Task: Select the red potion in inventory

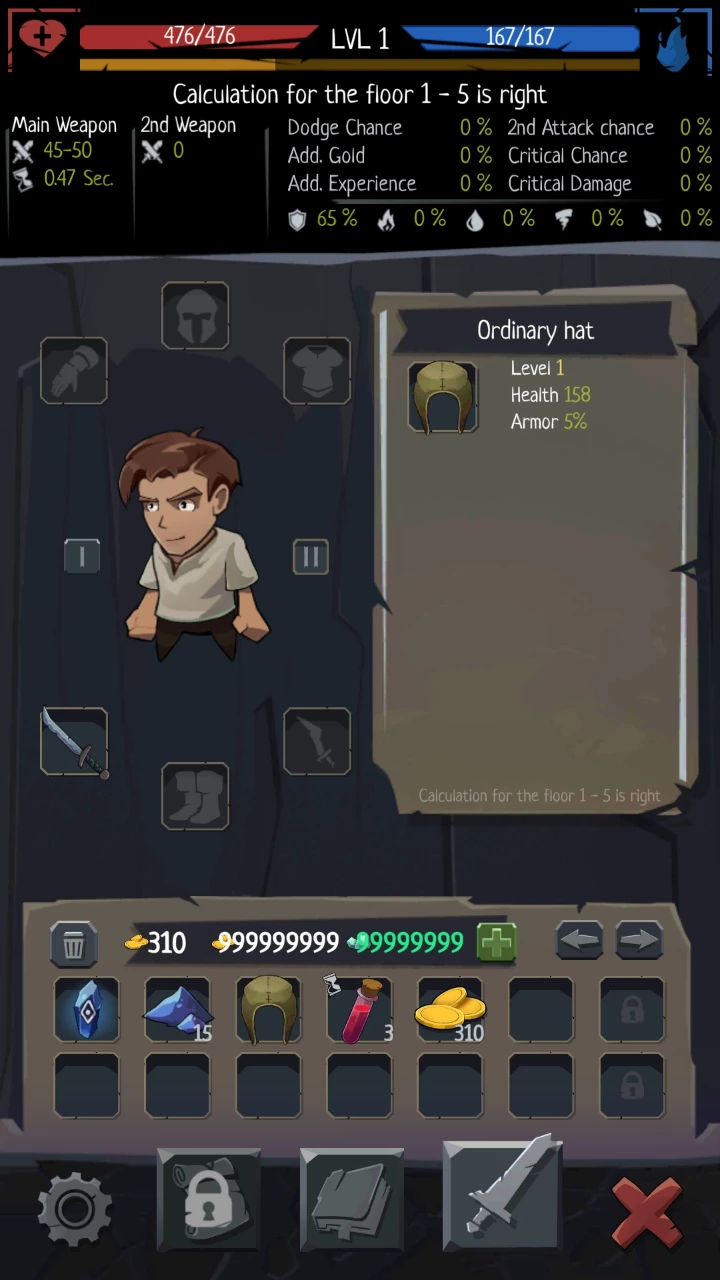Action: [359, 1010]
